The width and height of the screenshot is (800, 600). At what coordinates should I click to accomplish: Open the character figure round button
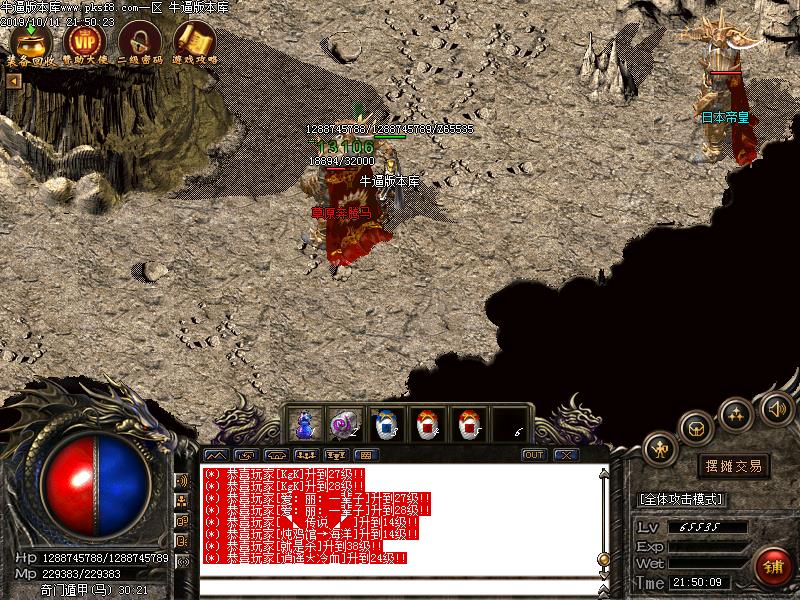click(661, 450)
